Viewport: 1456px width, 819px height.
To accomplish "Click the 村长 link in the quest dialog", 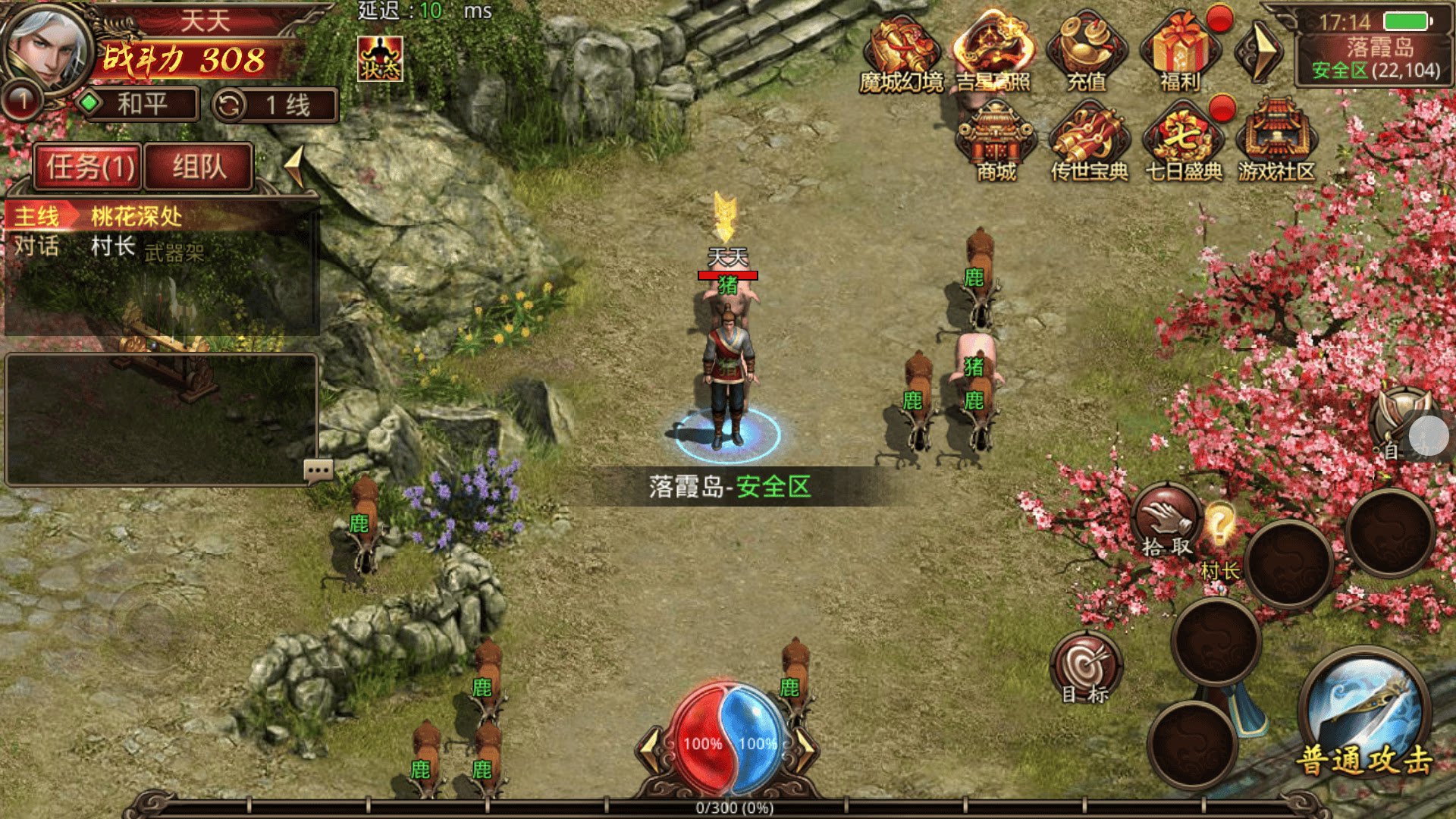I will [112, 246].
